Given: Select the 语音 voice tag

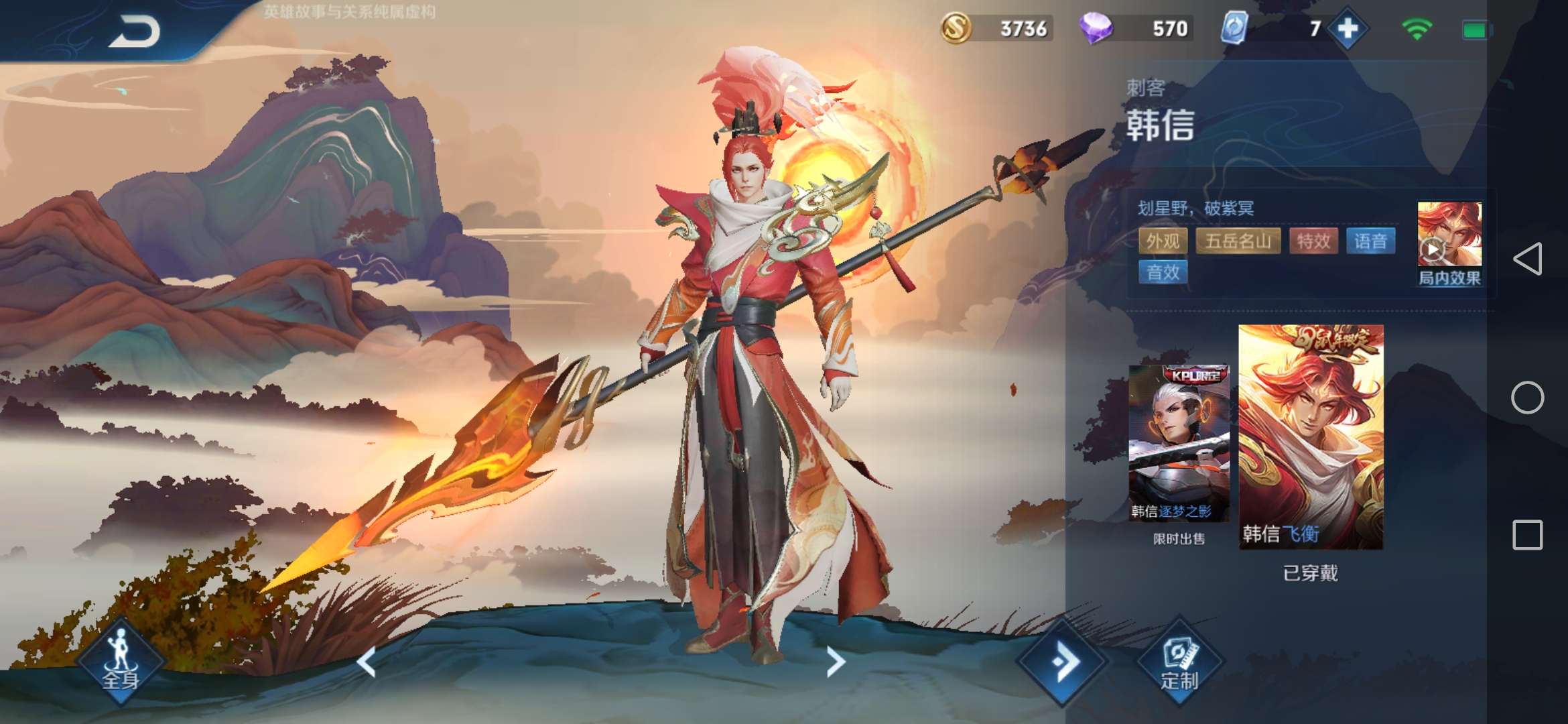Looking at the screenshot, I should [1370, 241].
